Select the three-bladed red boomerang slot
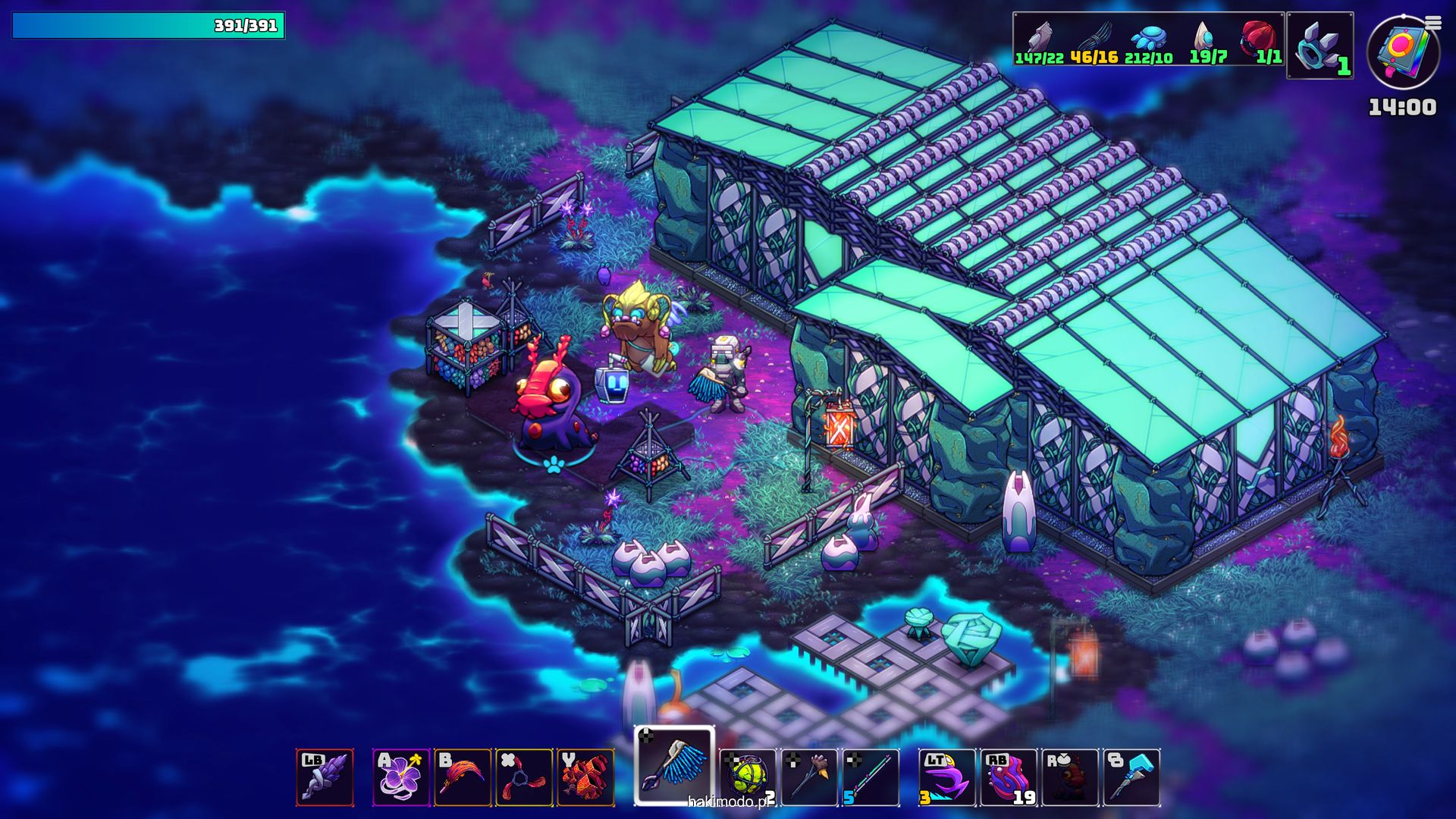The image size is (1456, 819). tap(524, 777)
